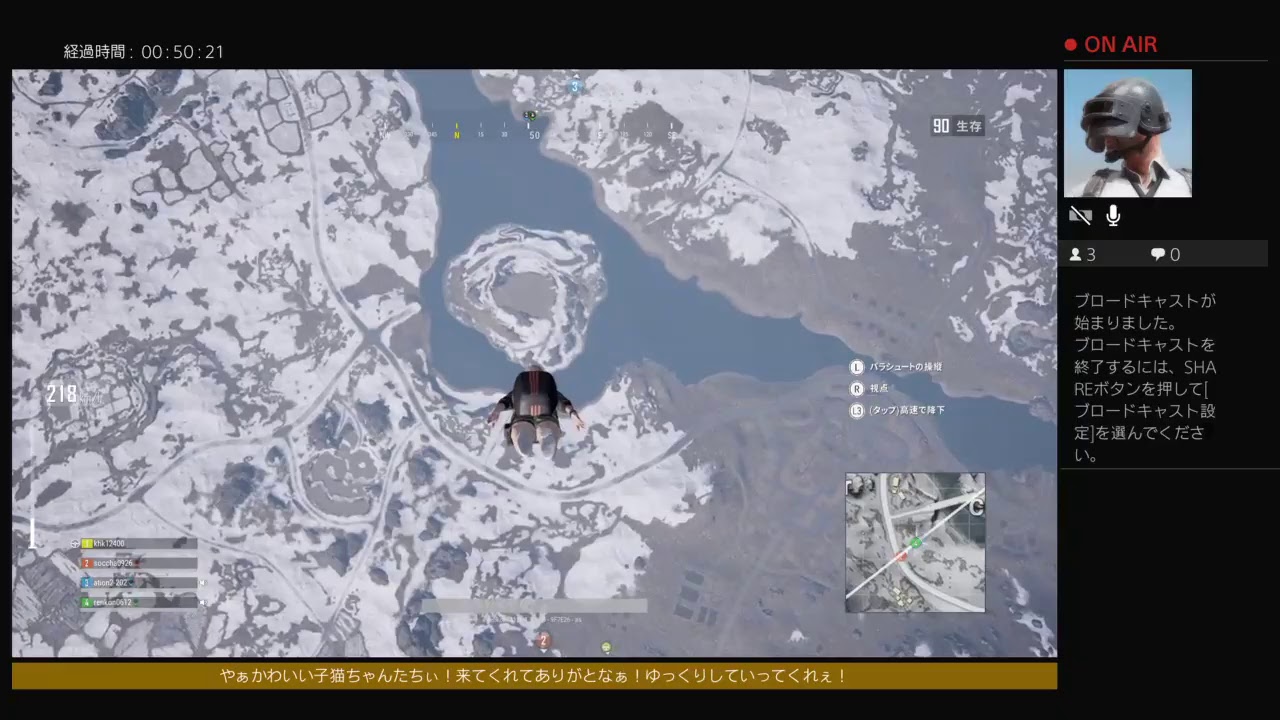Expand the minimap
The height and width of the screenshot is (720, 1280).
click(914, 543)
